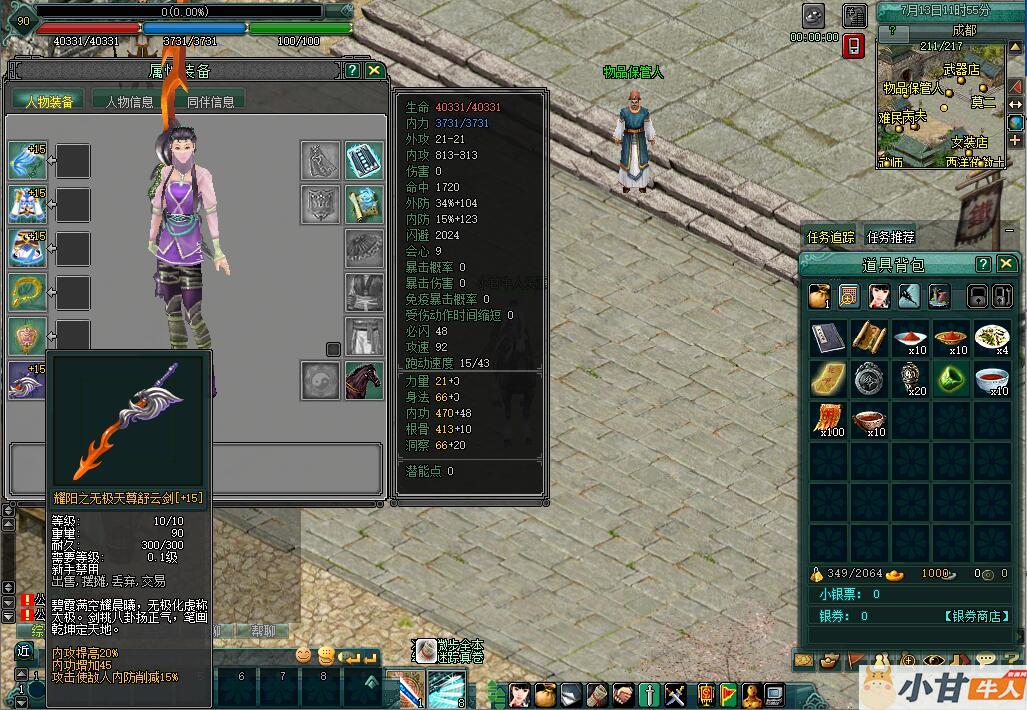Image resolution: width=1027 pixels, height=710 pixels.
Task: Click the inventory padlock button
Action: click(x=979, y=296)
